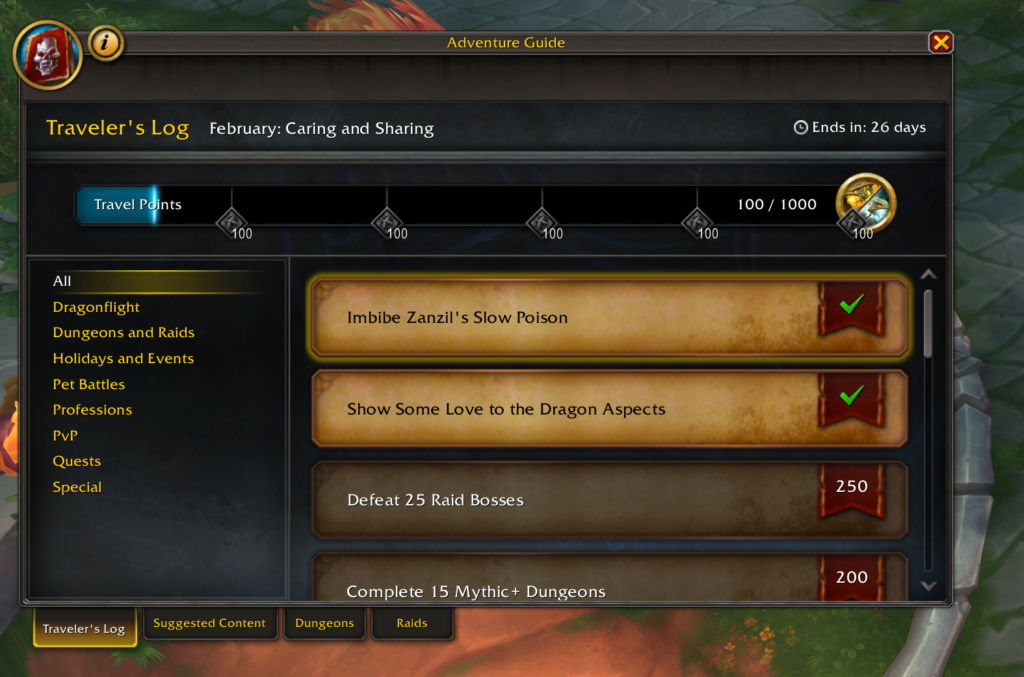The image size is (1024, 677).
Task: Choose the Quests category
Action: (x=77, y=461)
